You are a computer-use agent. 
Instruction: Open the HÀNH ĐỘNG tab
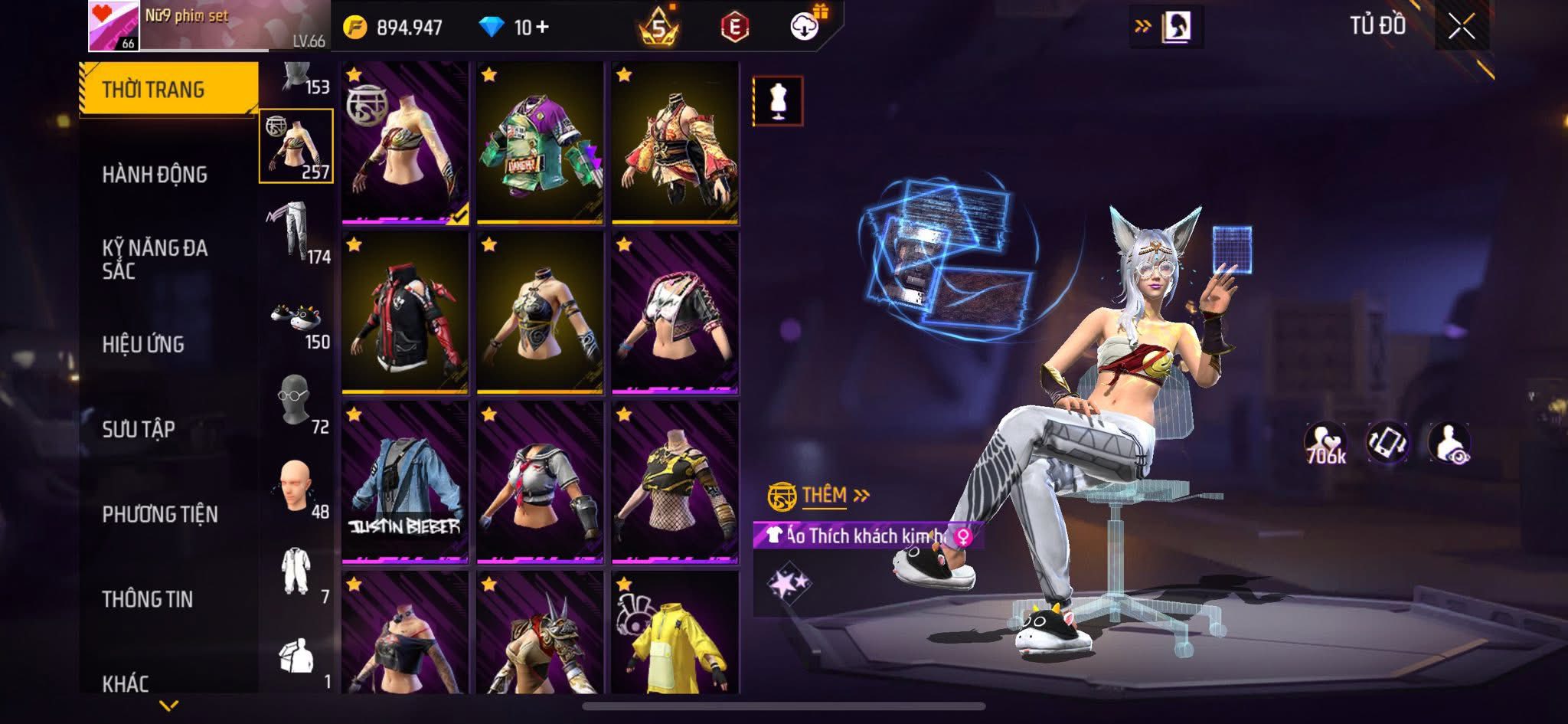[x=155, y=175]
